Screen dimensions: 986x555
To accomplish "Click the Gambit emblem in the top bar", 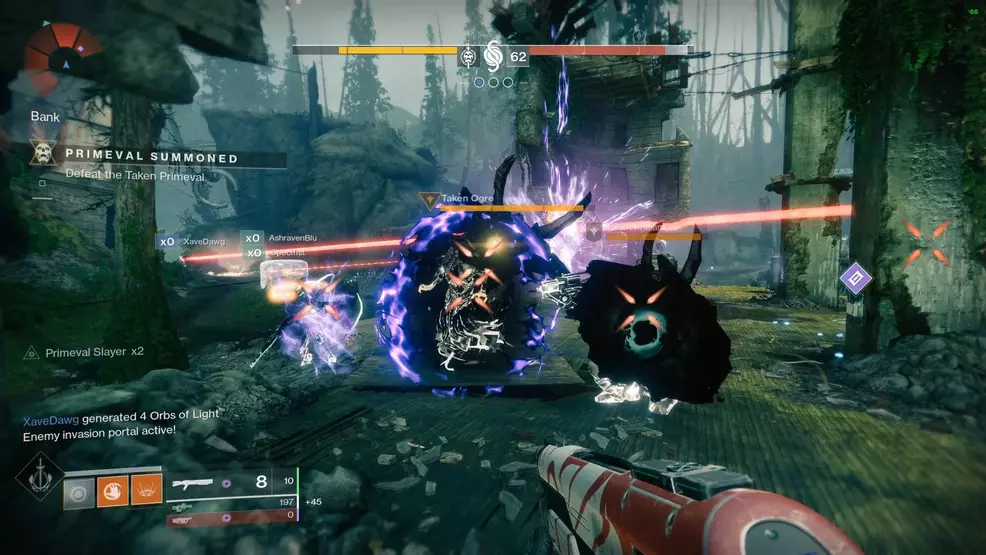I will (493, 55).
